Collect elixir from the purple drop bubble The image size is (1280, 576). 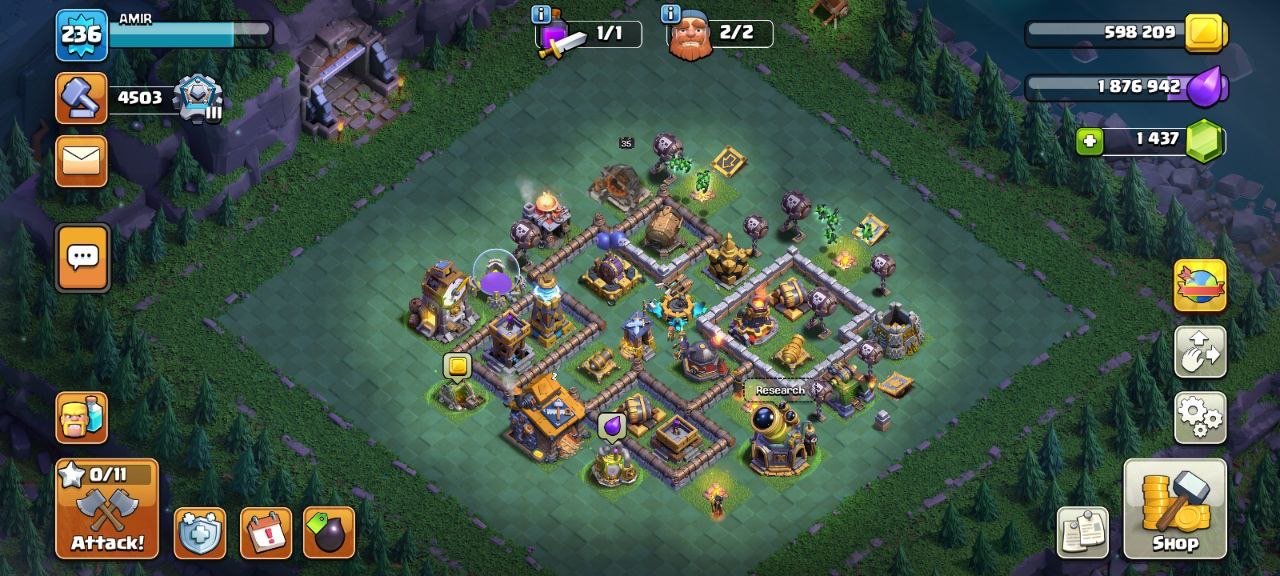pos(610,427)
